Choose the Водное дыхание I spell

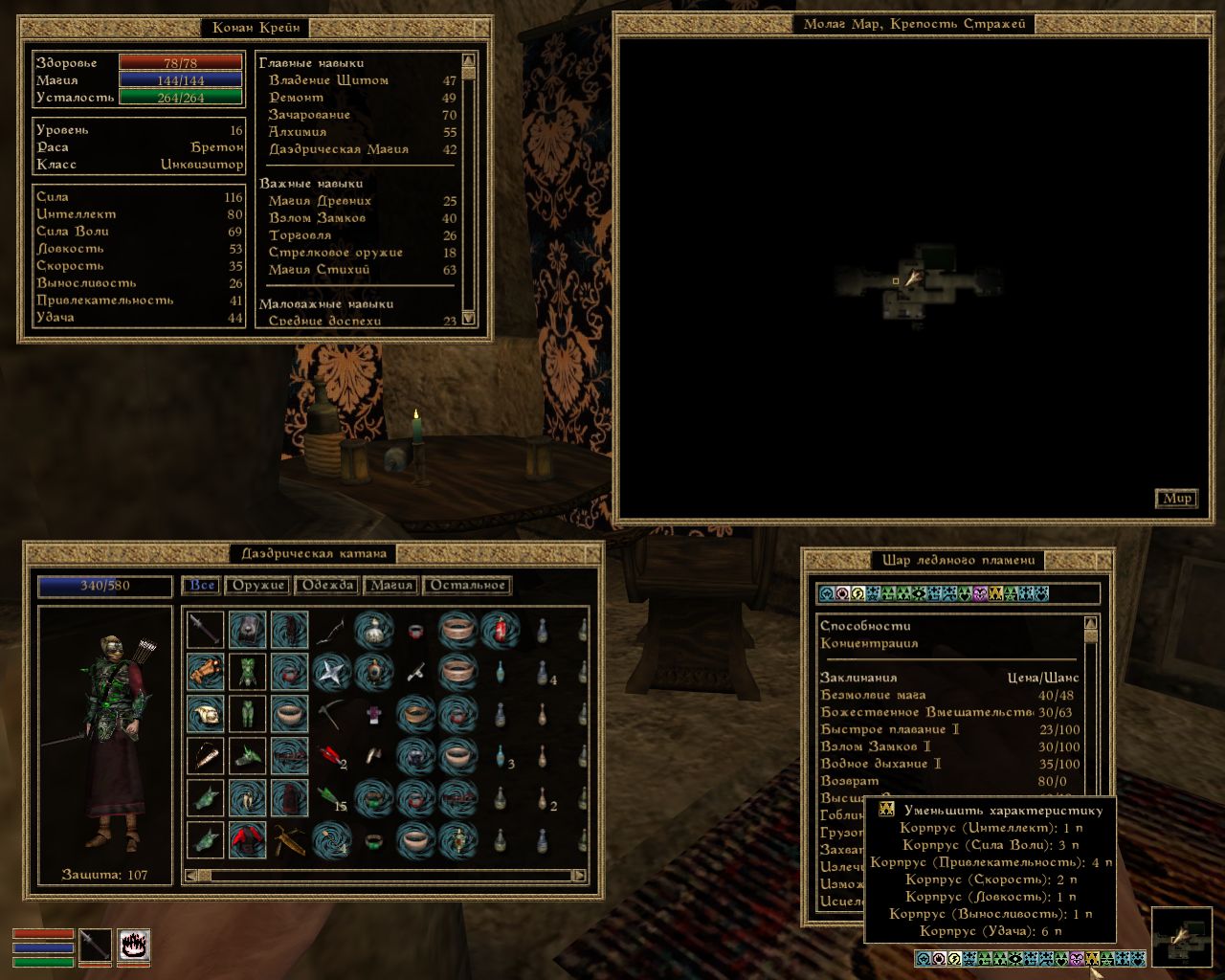coord(880,764)
